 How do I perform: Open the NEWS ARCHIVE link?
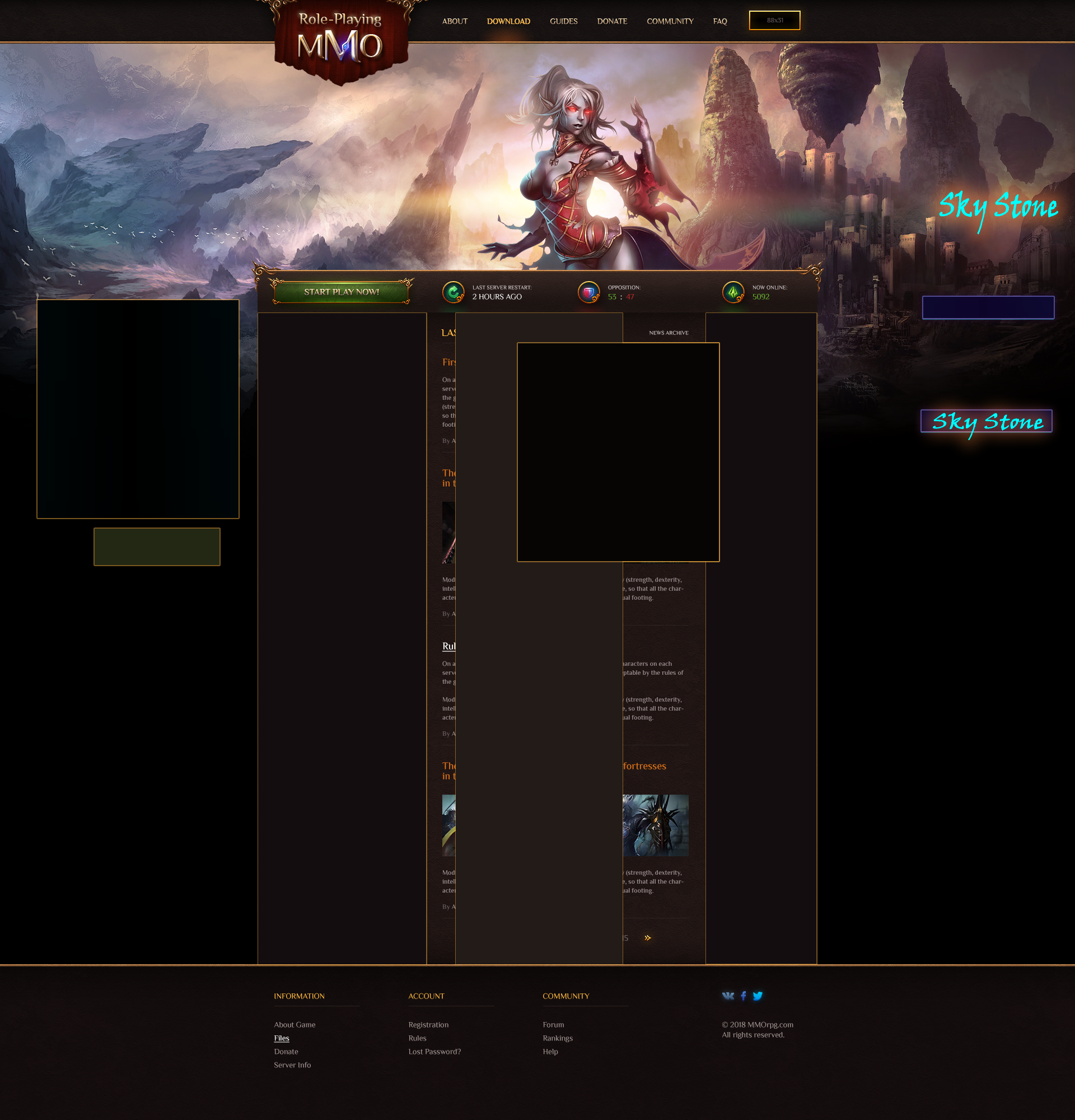669,333
